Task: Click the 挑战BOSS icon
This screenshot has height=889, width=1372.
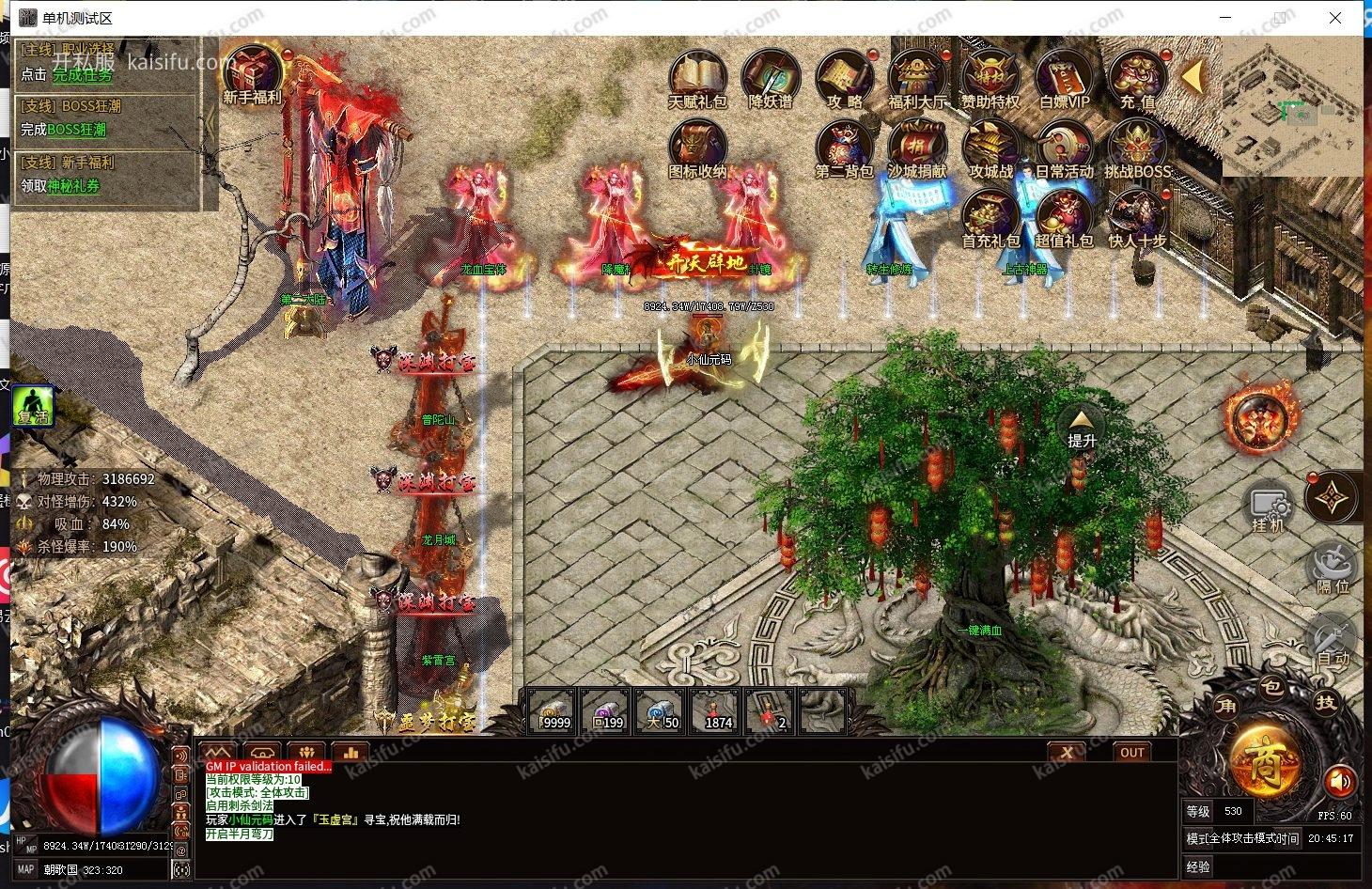Action: pyautogui.click(x=1137, y=148)
